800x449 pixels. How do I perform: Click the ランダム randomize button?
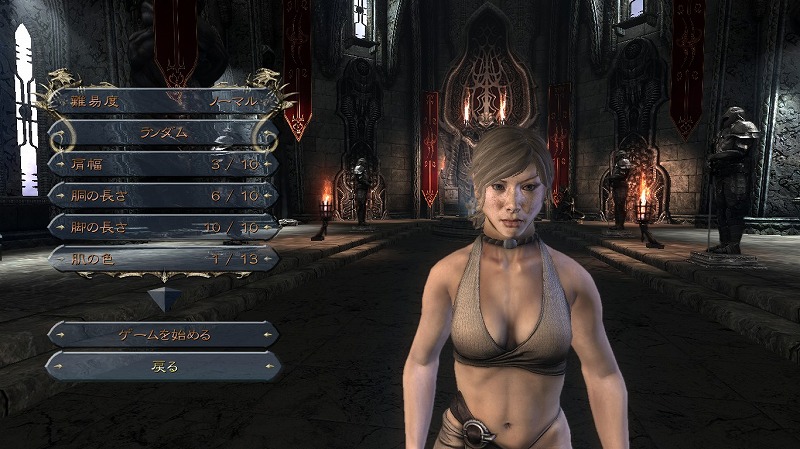163,132
